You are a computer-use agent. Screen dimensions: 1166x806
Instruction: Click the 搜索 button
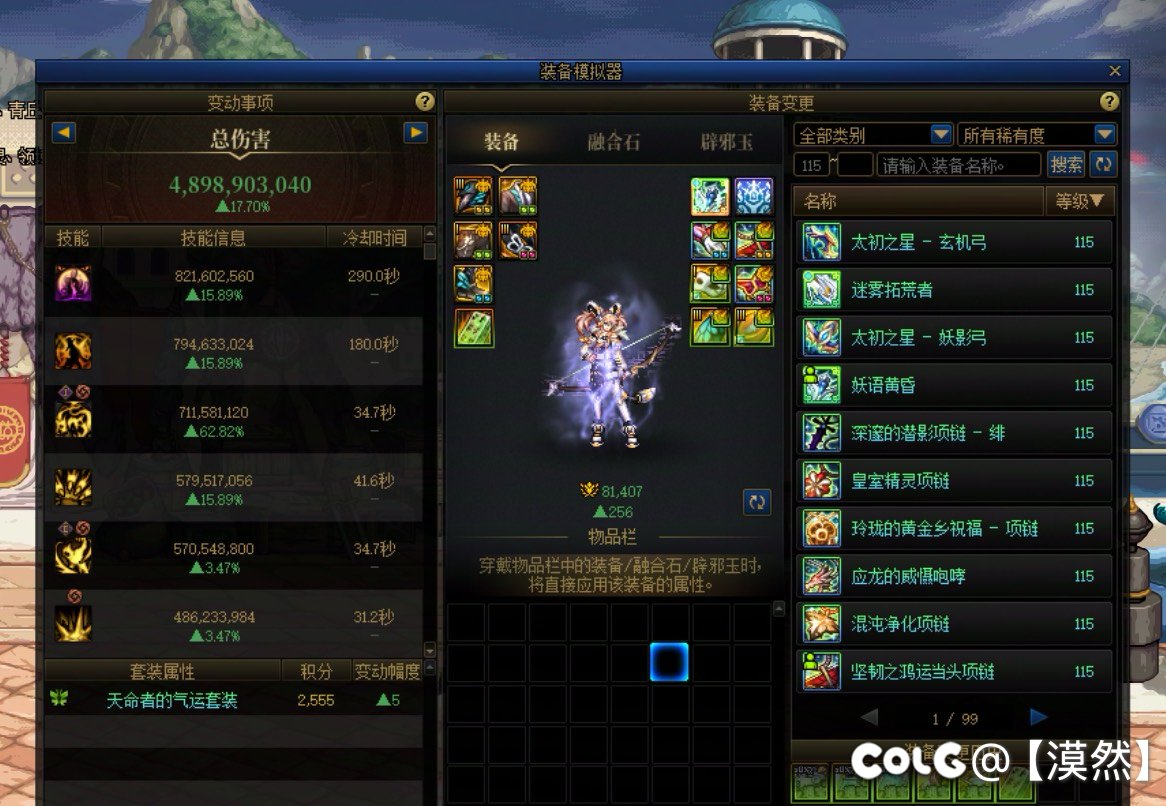[1066, 165]
